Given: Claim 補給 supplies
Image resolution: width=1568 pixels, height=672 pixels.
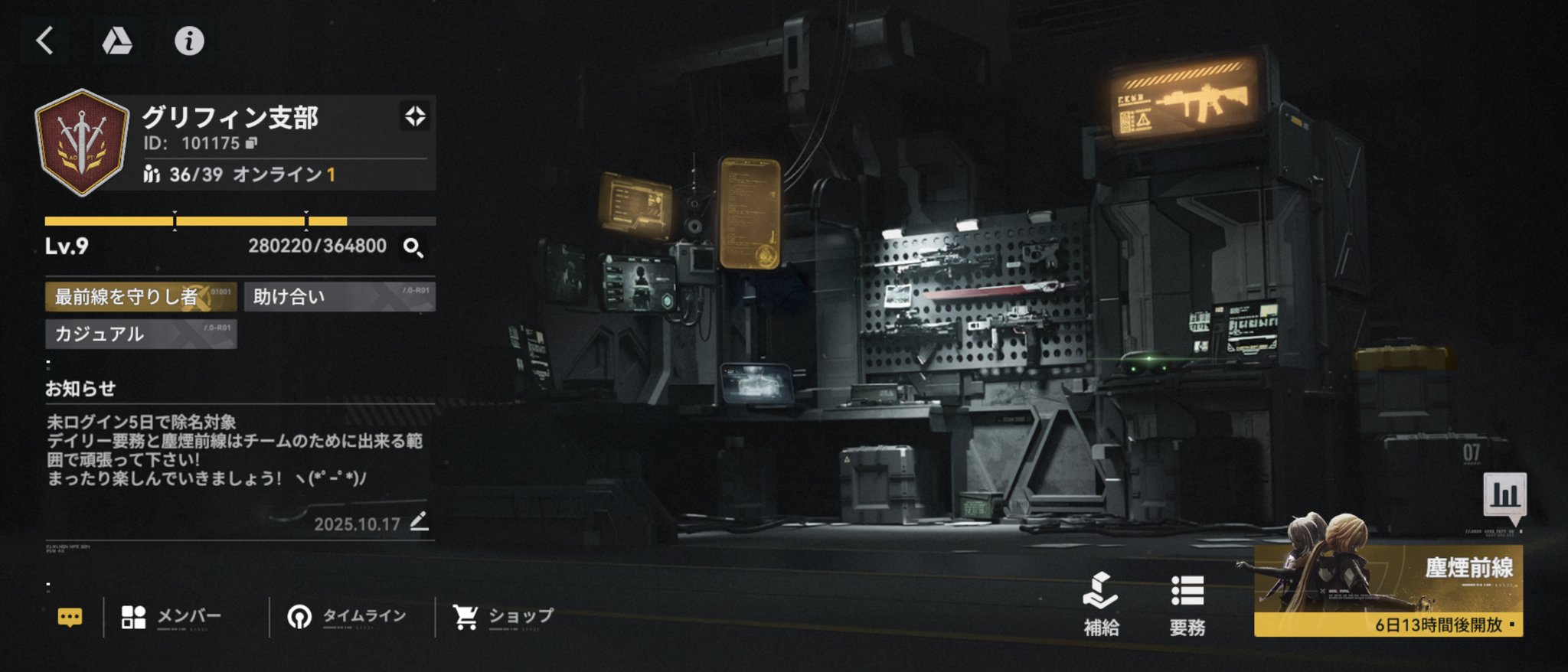Looking at the screenshot, I should tap(1101, 605).
